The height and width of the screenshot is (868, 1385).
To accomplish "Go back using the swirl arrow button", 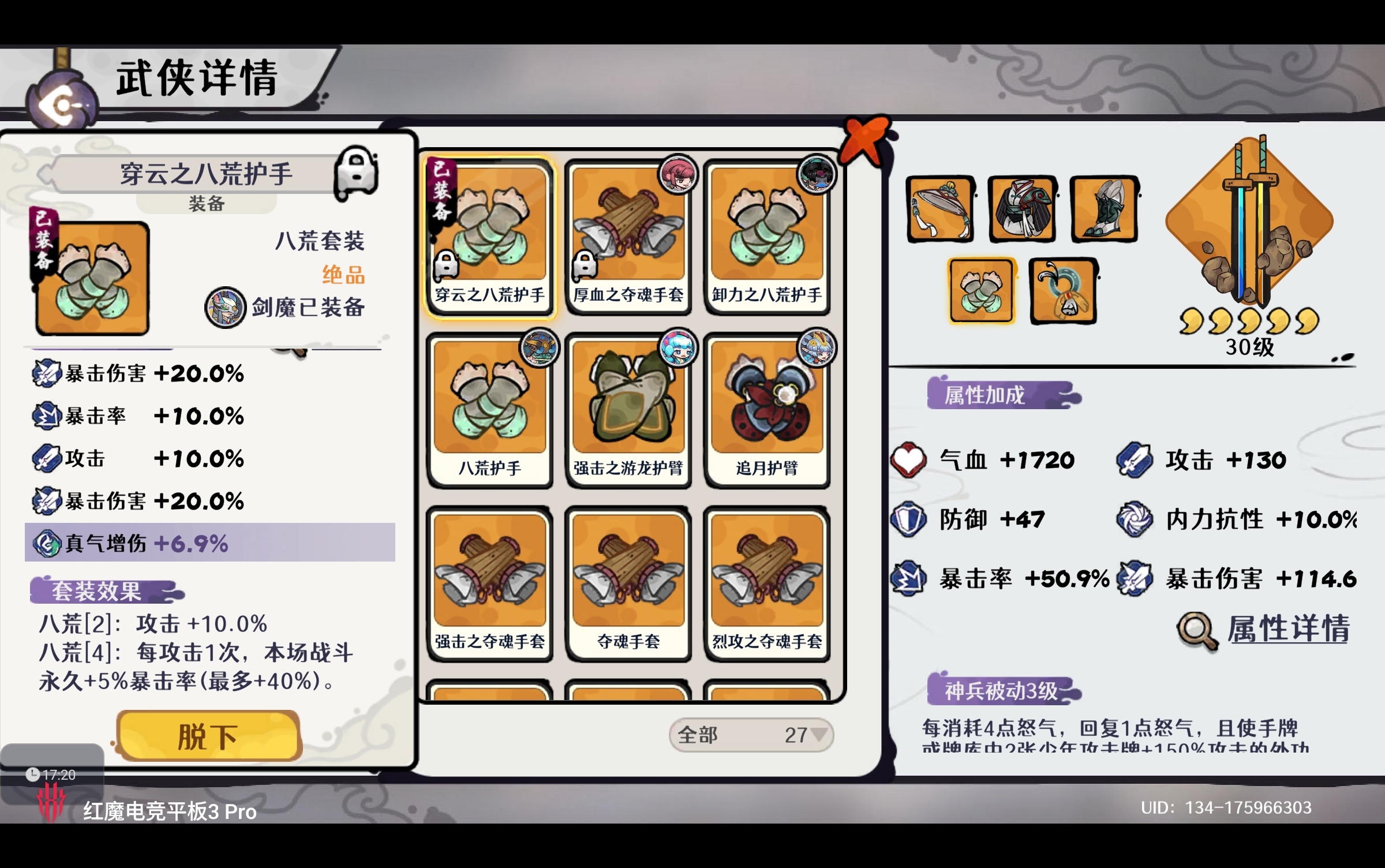I will tap(62, 105).
